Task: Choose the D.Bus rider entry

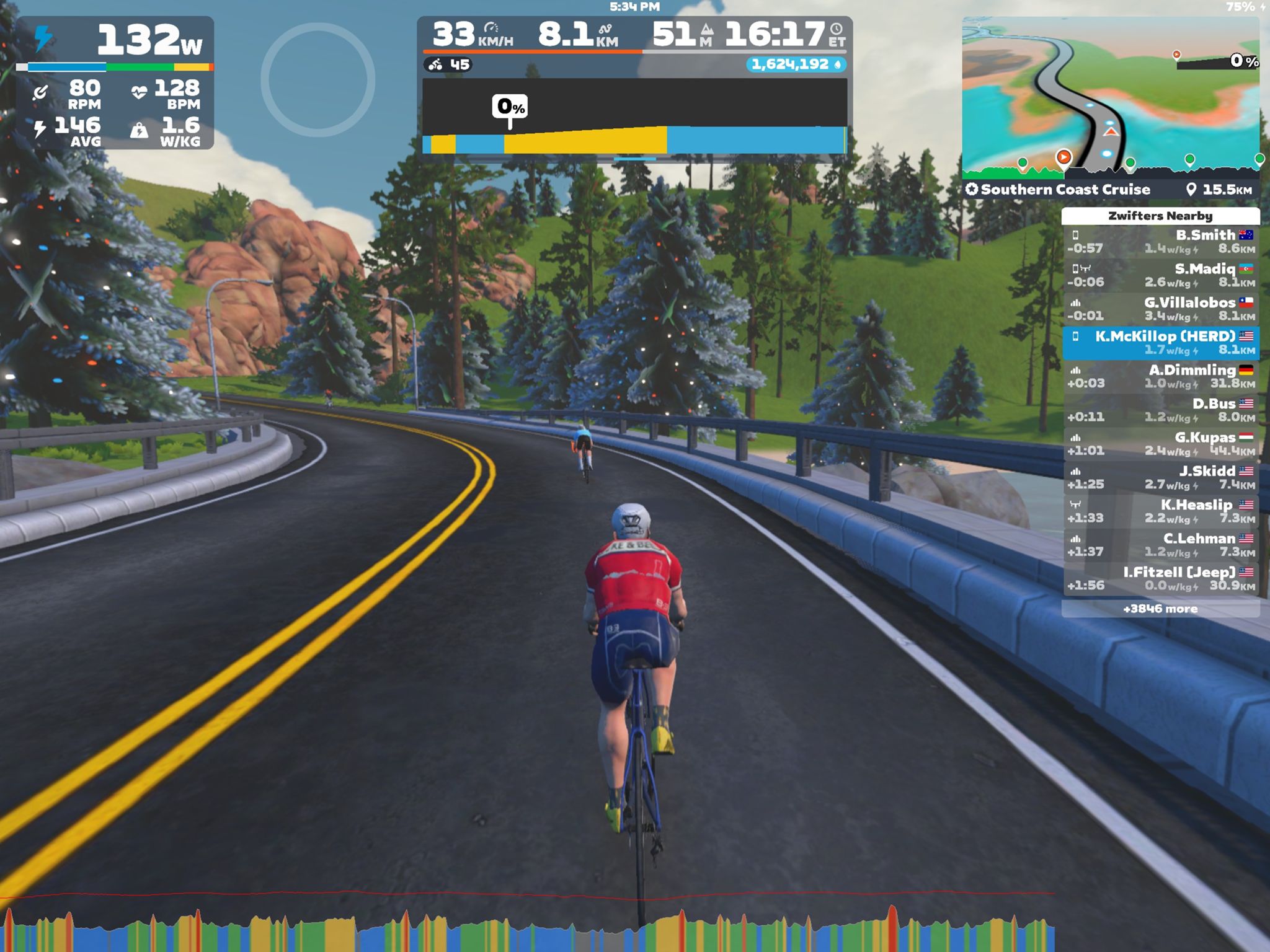Action: [1161, 410]
